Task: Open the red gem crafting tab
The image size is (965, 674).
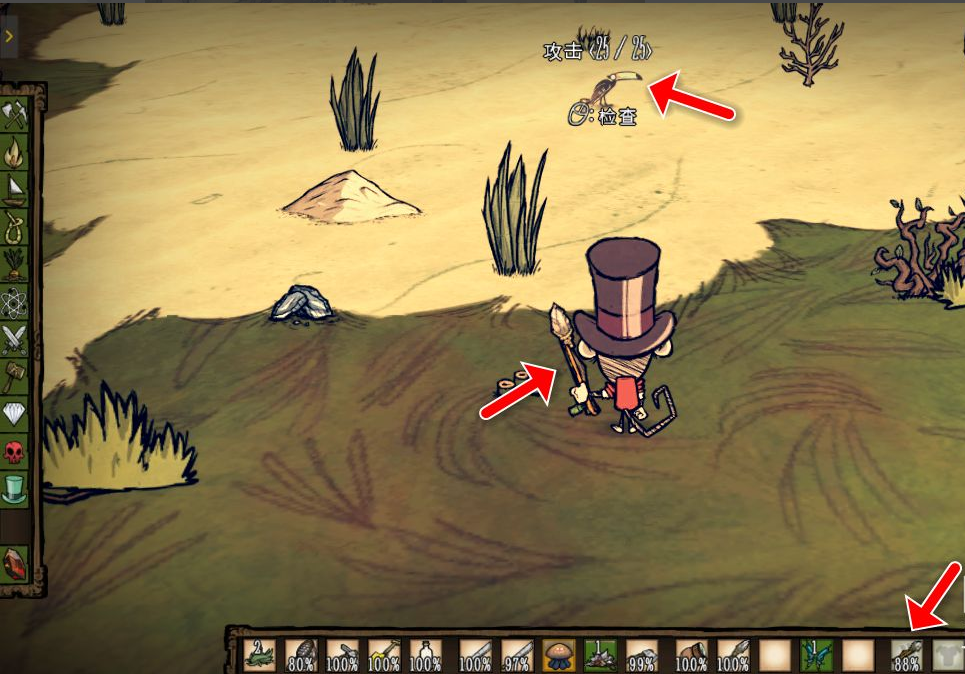Action: pos(15,563)
